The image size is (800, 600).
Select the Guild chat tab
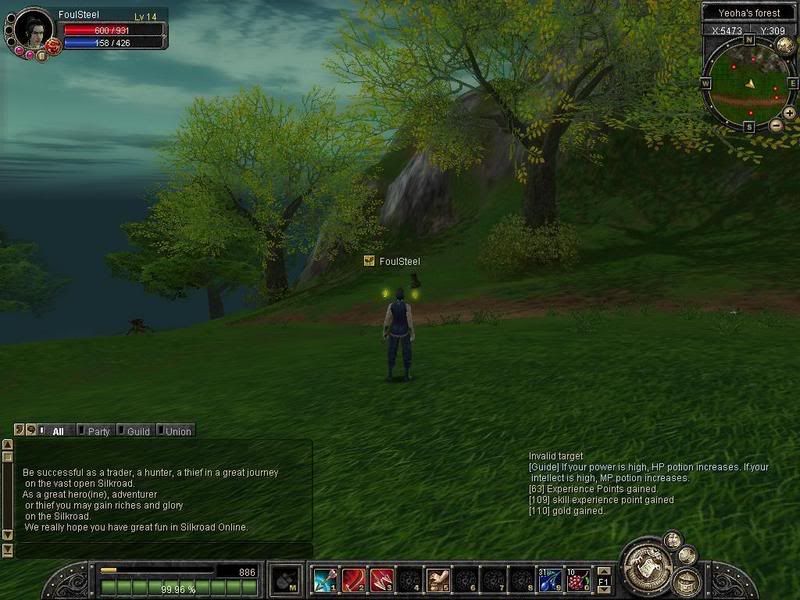pyautogui.click(x=137, y=431)
